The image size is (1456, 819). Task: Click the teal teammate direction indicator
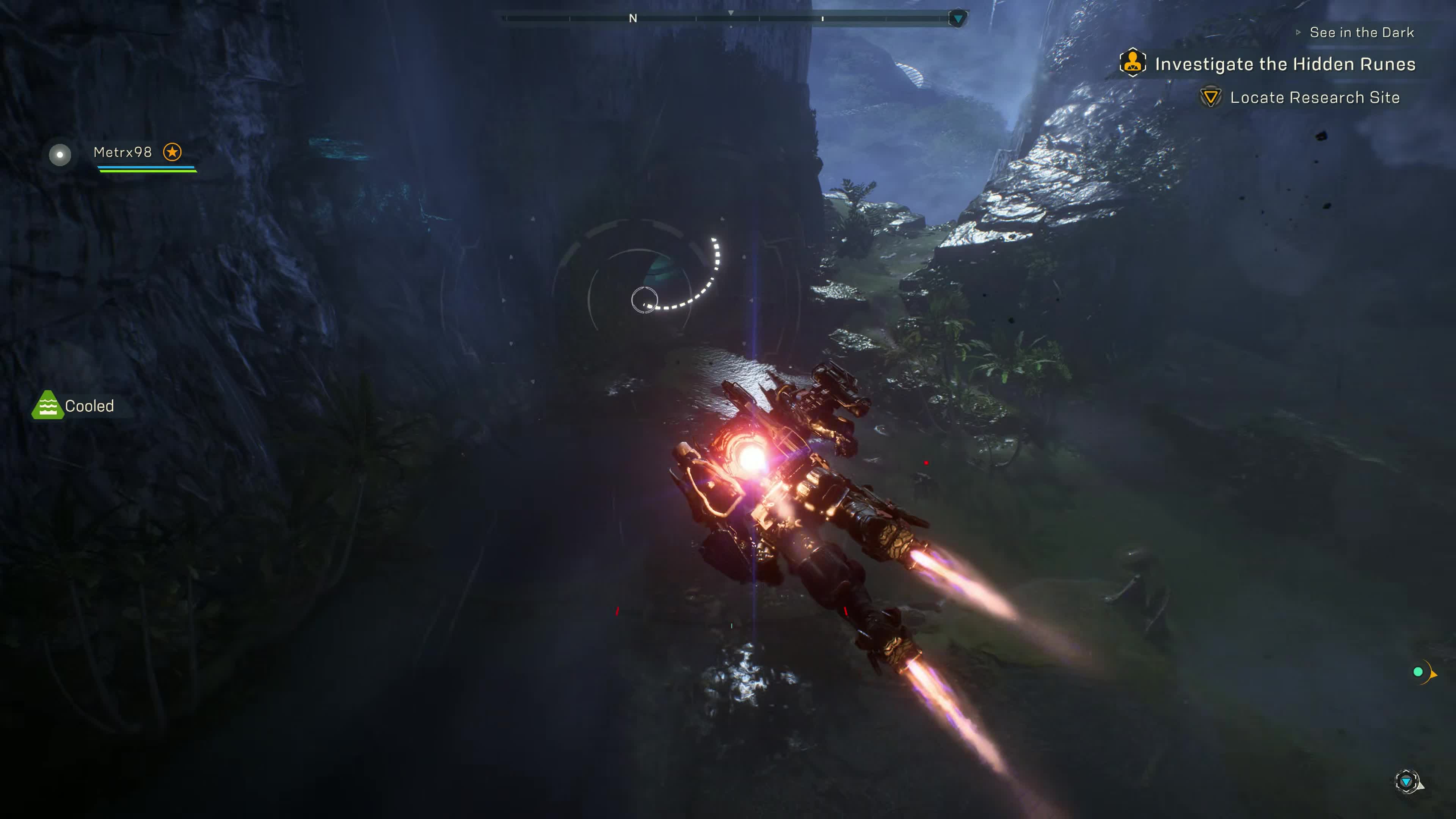point(1418,672)
